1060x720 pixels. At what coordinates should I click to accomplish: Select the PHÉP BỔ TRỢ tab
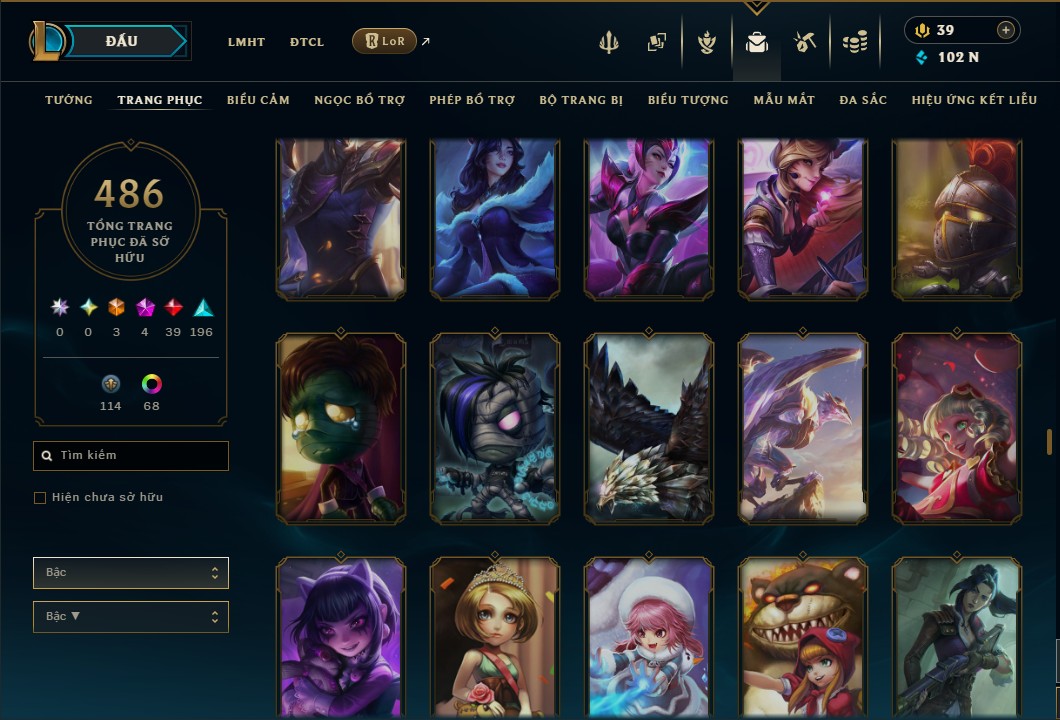coord(472,100)
